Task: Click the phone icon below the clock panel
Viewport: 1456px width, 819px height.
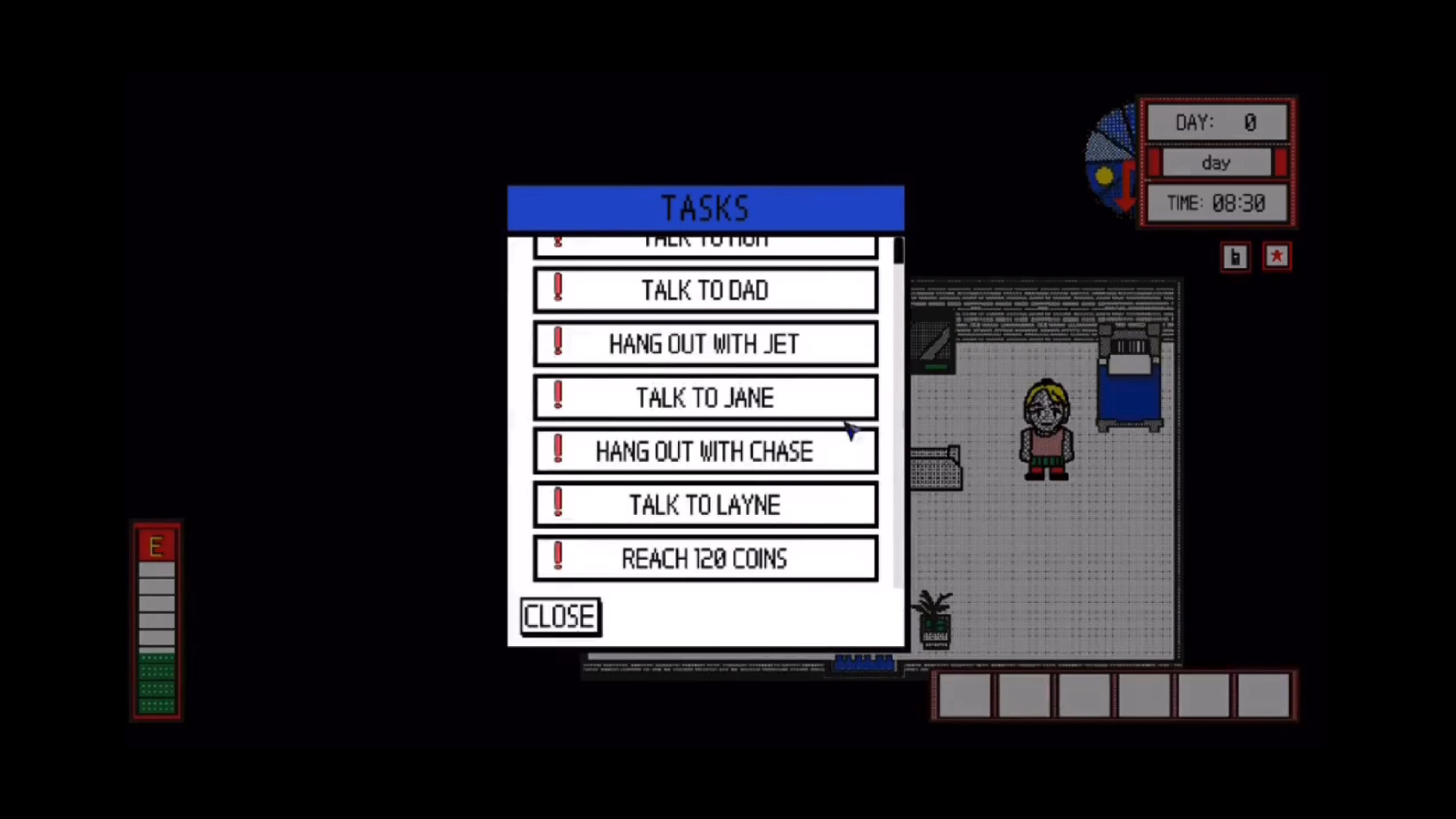Action: click(x=1235, y=257)
